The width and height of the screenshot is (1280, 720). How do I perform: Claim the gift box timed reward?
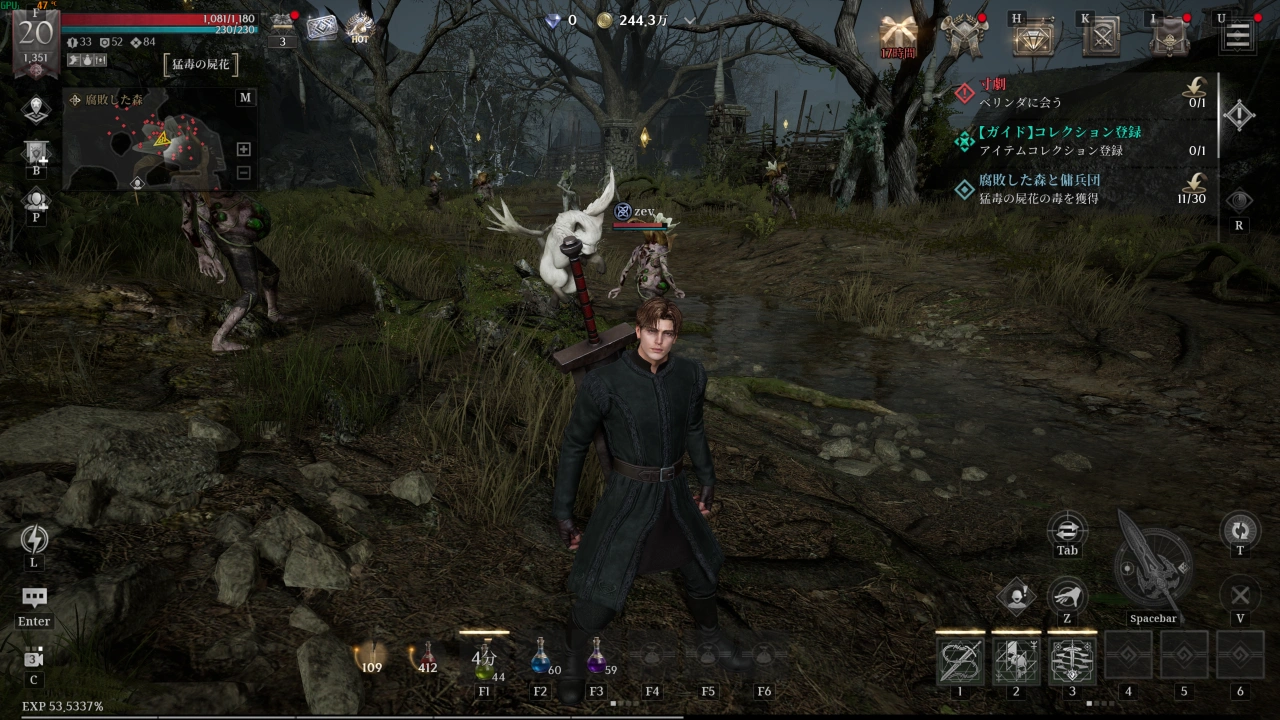tap(898, 35)
